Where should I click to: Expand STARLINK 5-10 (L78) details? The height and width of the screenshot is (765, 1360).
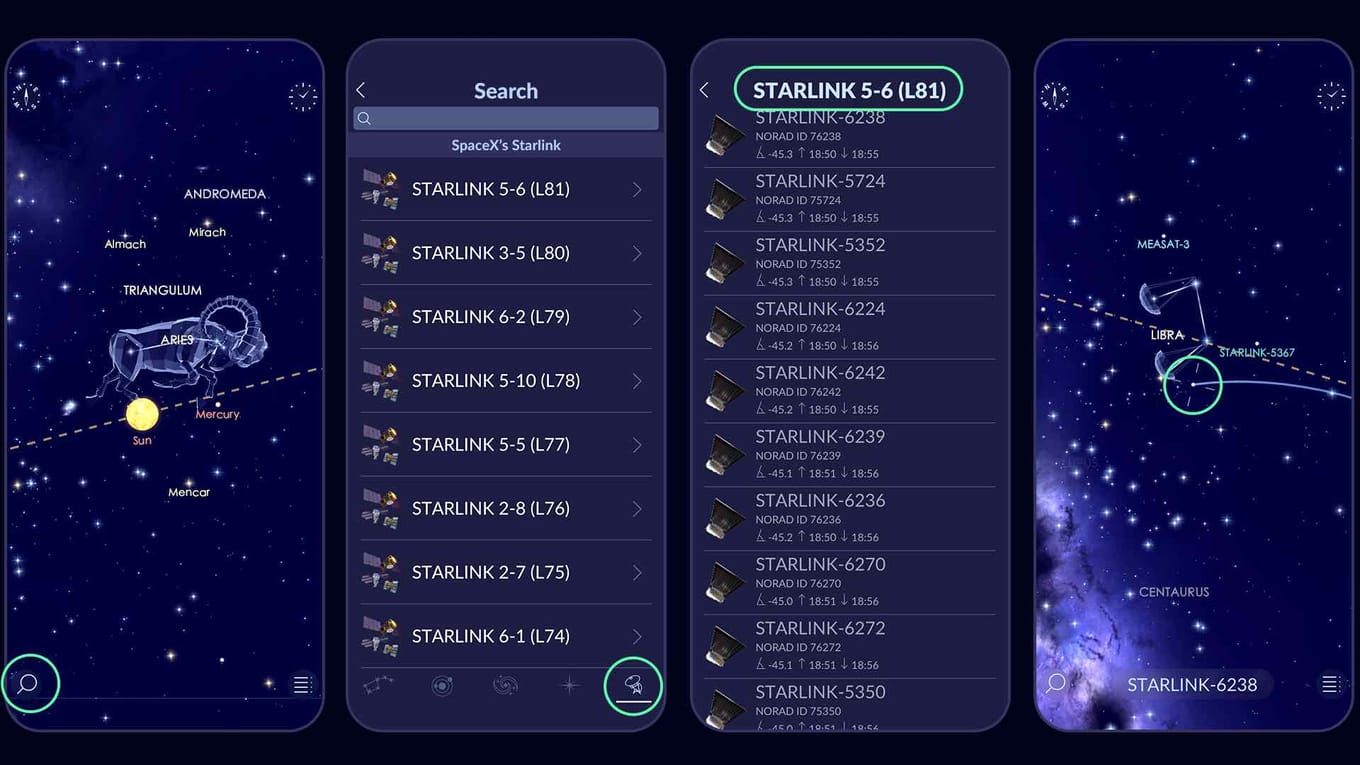point(637,380)
